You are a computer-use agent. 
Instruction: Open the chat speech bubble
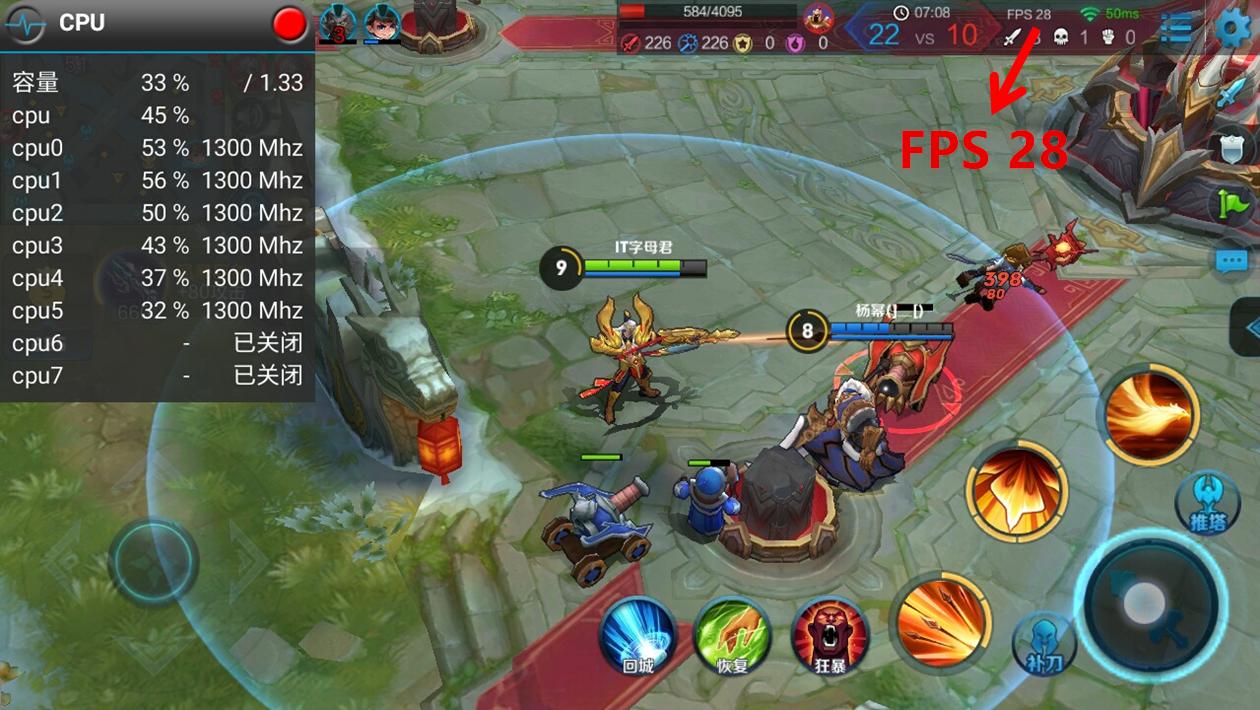point(1231,262)
